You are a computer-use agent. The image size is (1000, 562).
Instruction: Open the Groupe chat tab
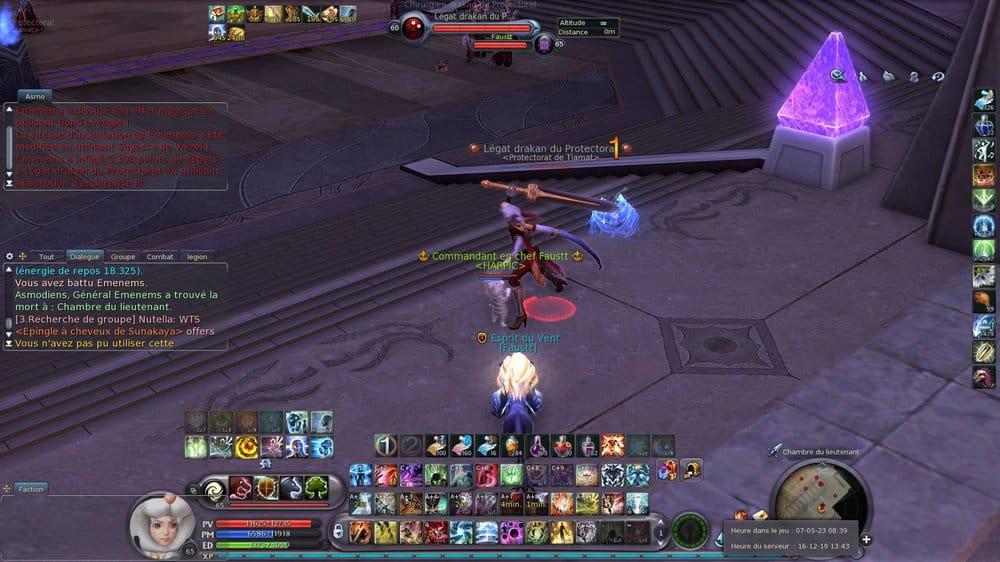[123, 257]
